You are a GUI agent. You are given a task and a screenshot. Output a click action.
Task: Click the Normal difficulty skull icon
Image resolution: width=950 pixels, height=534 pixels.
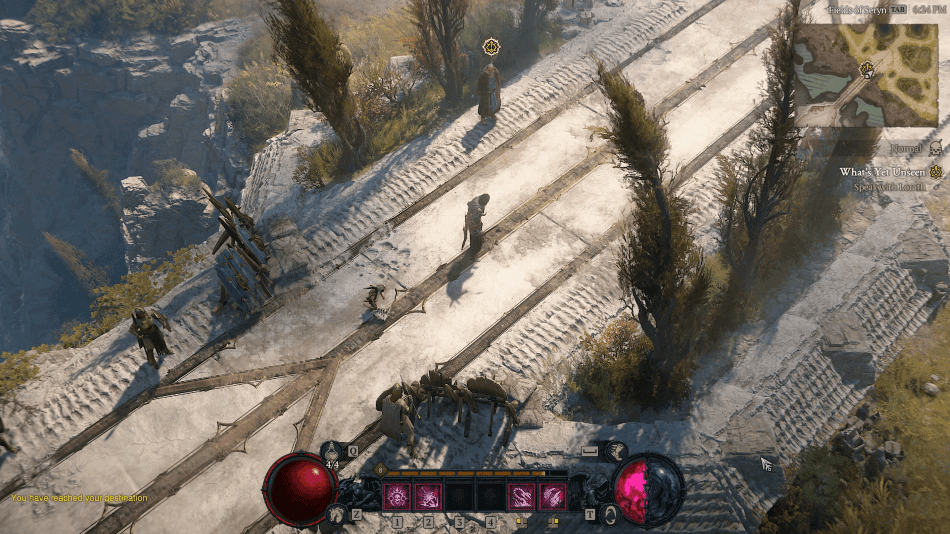[936, 148]
